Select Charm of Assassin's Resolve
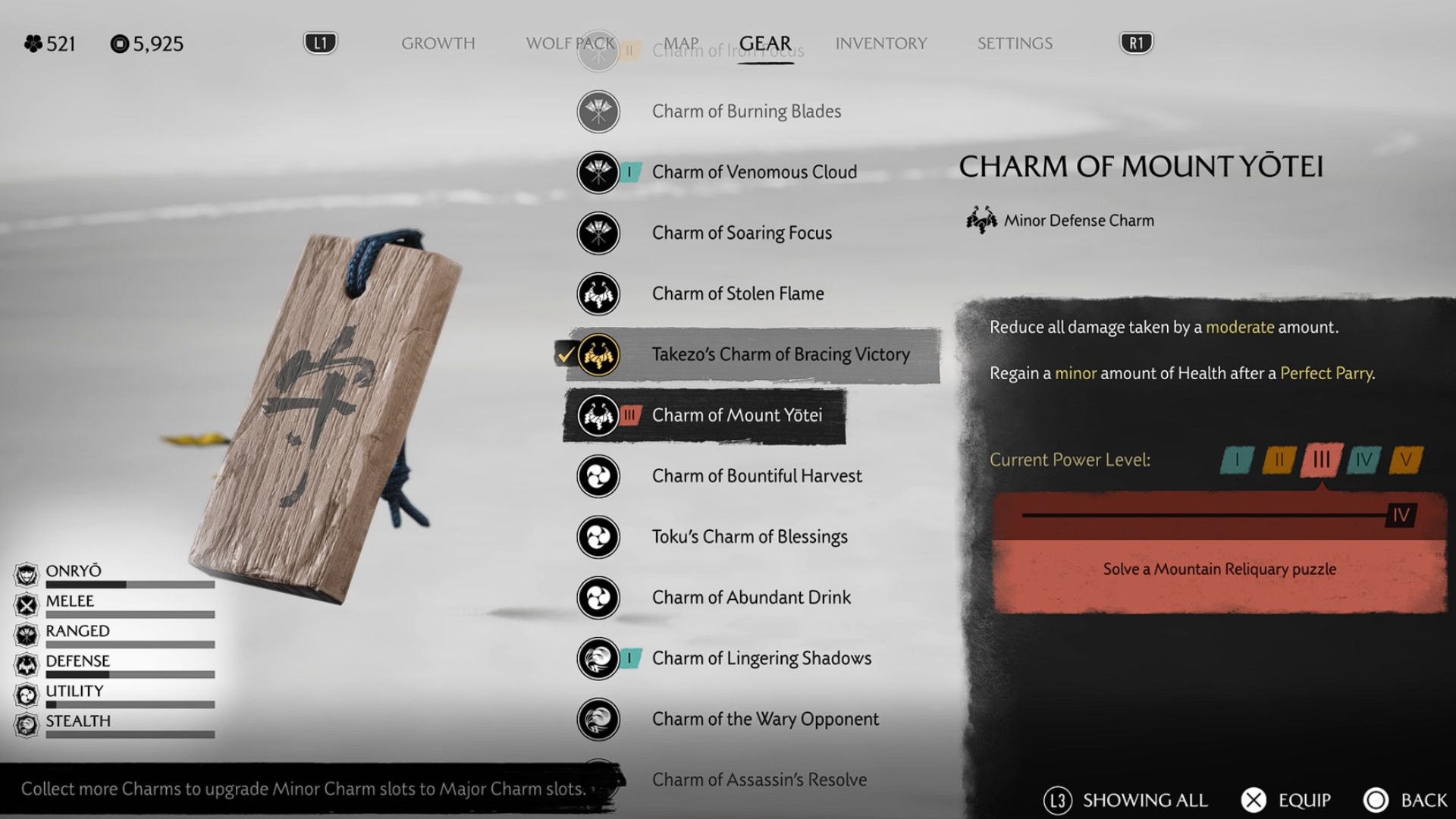Viewport: 1456px width, 819px height. pos(758,779)
